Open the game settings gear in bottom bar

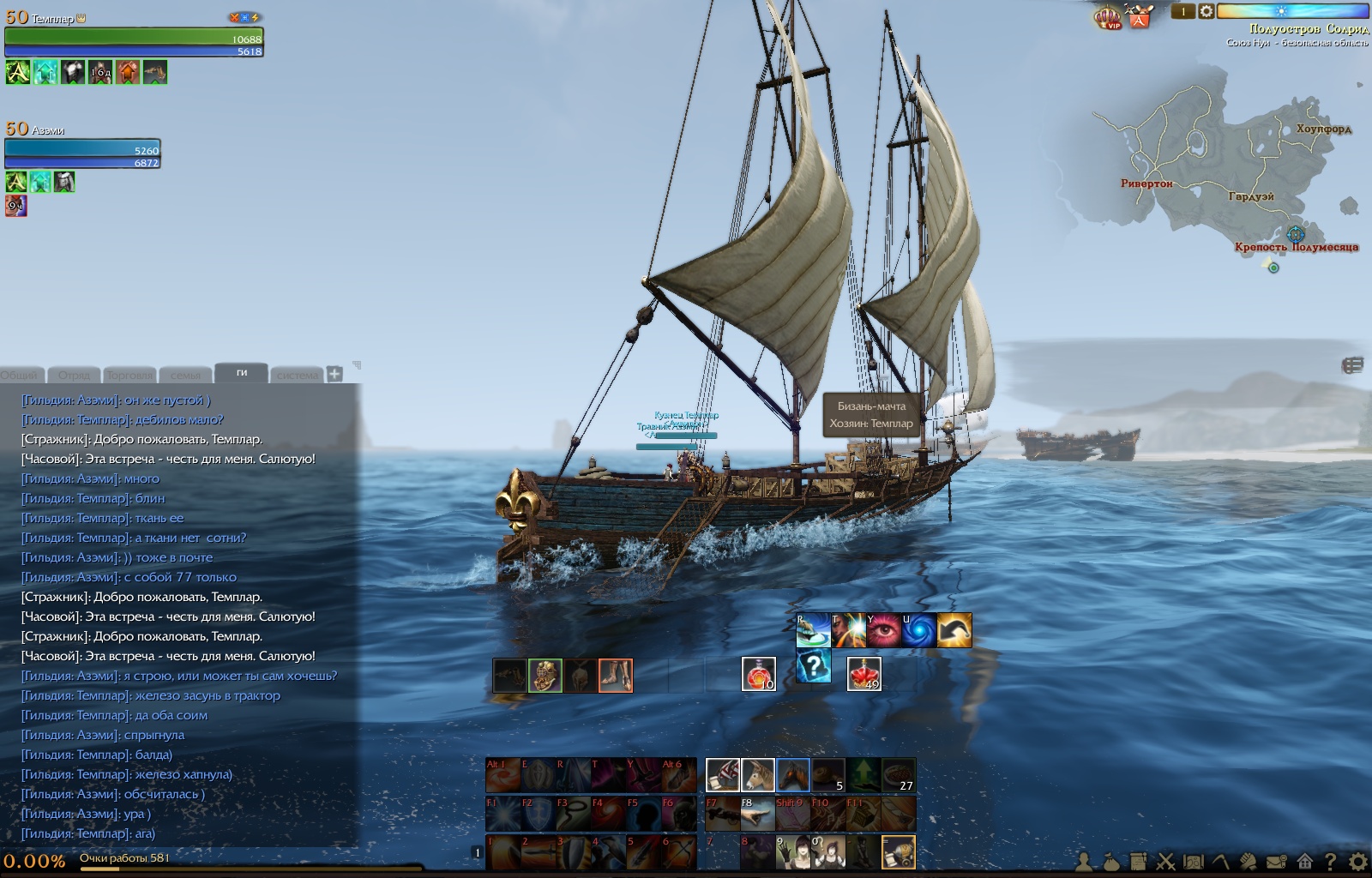coord(1358,861)
